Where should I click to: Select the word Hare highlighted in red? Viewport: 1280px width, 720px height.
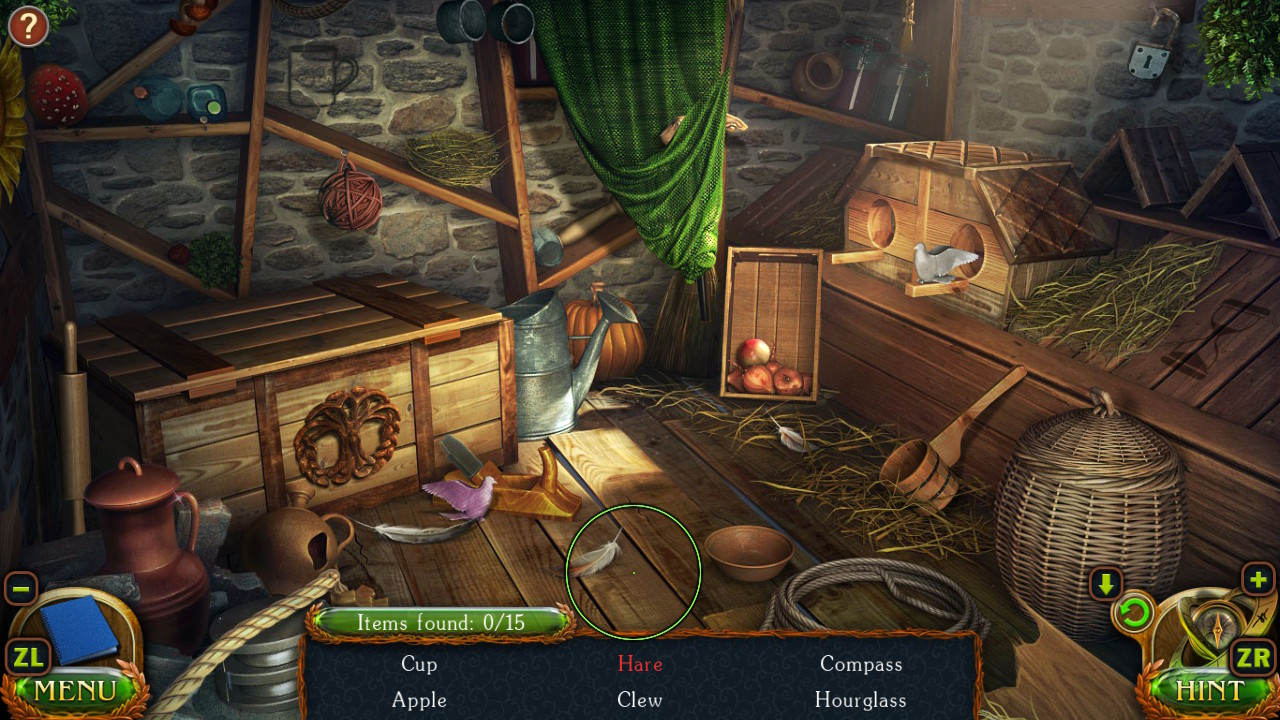coord(639,664)
